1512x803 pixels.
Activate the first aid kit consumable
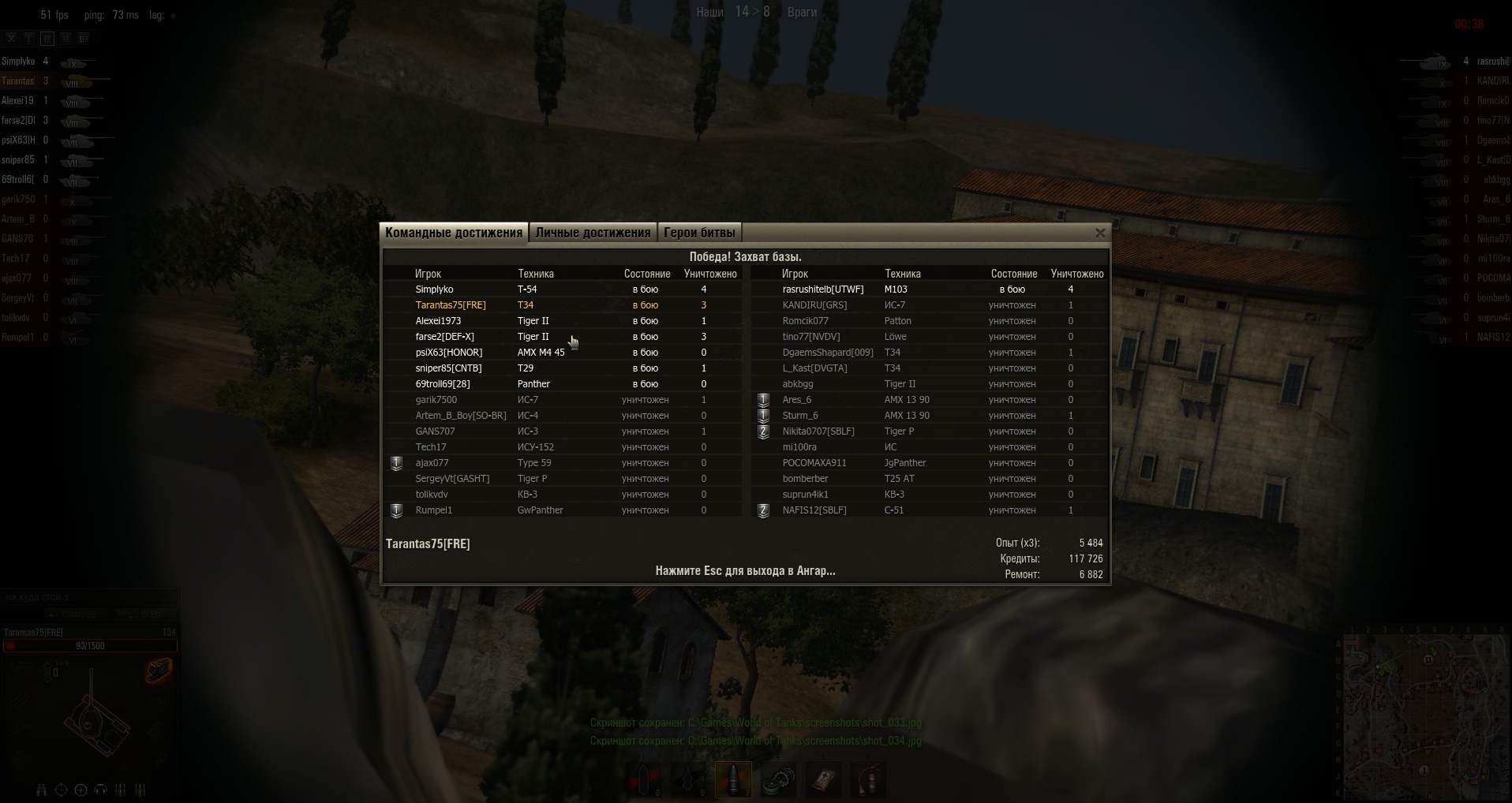[823, 779]
